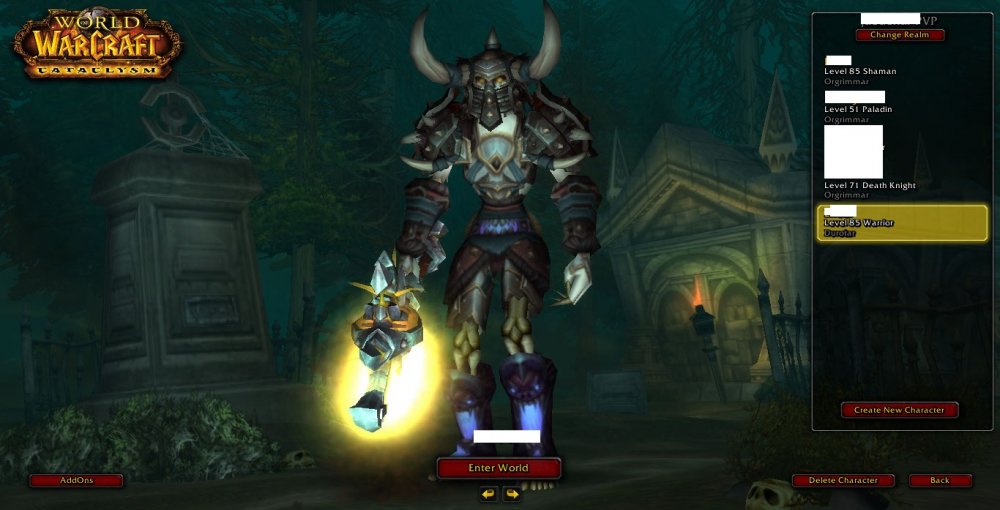This screenshot has width=1000, height=510.
Task: Enter the world with selected character
Action: click(498, 468)
